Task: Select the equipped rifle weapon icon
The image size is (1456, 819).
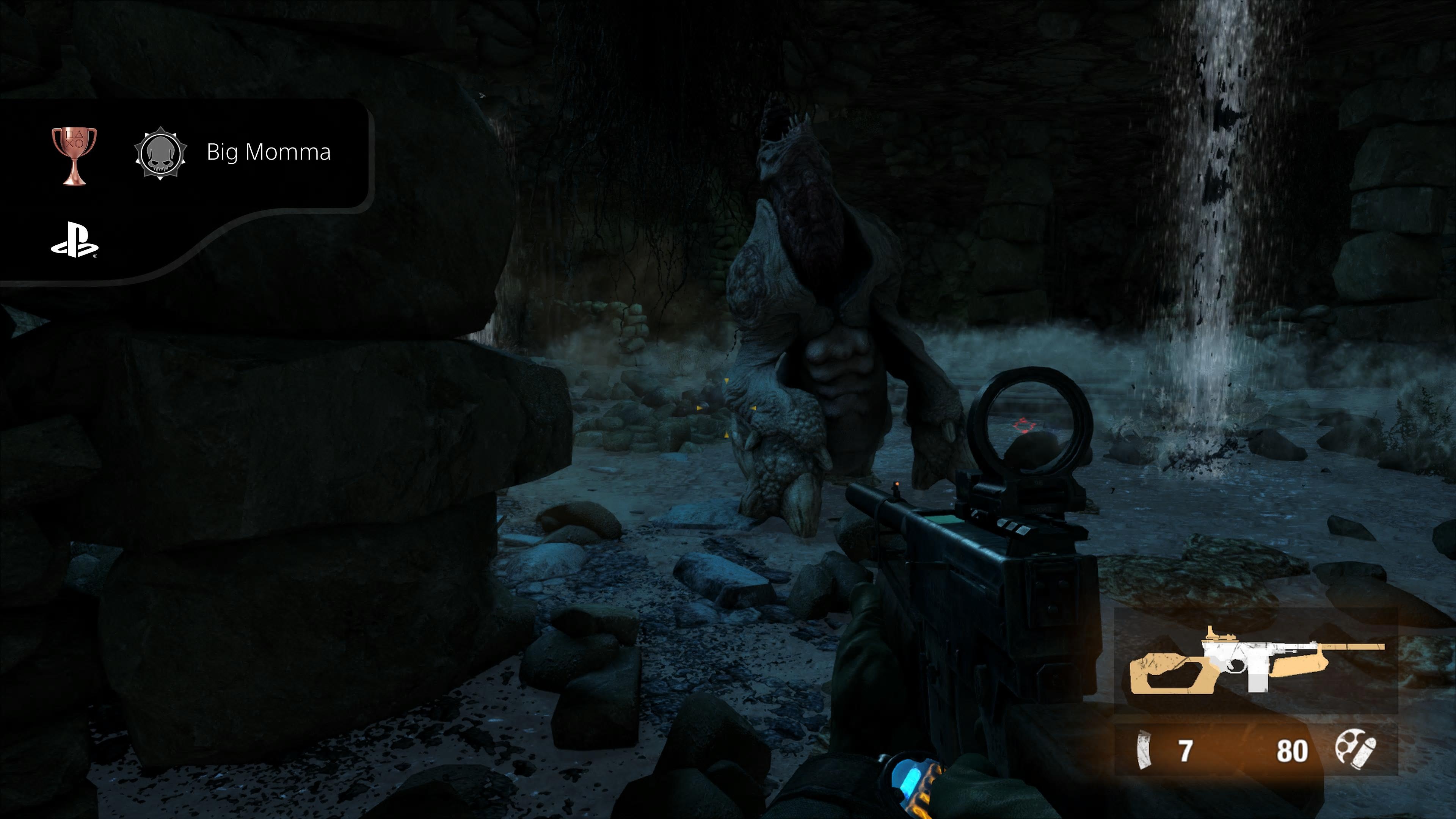Action: pos(1256,661)
